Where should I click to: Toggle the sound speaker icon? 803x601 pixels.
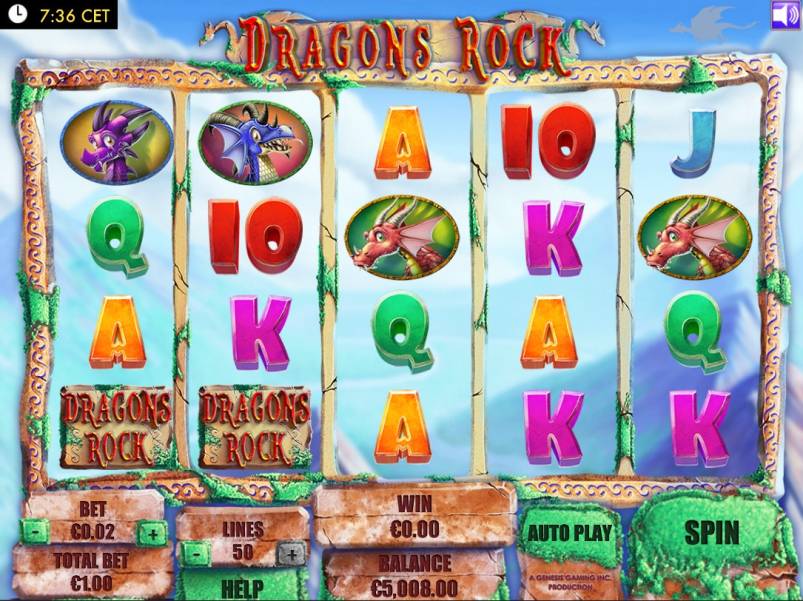click(785, 15)
